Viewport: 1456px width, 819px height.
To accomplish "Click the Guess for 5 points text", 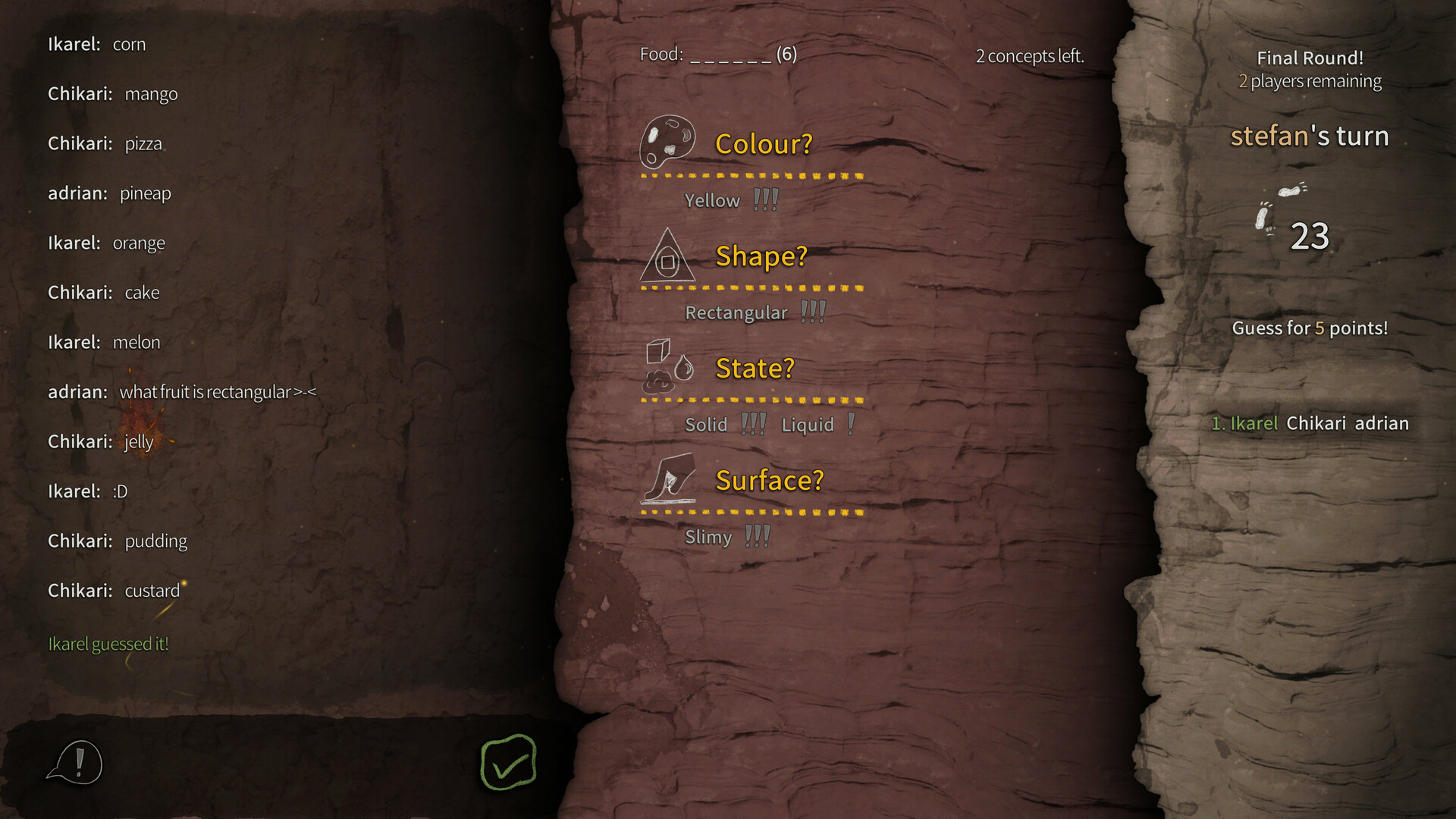I will [x=1310, y=328].
